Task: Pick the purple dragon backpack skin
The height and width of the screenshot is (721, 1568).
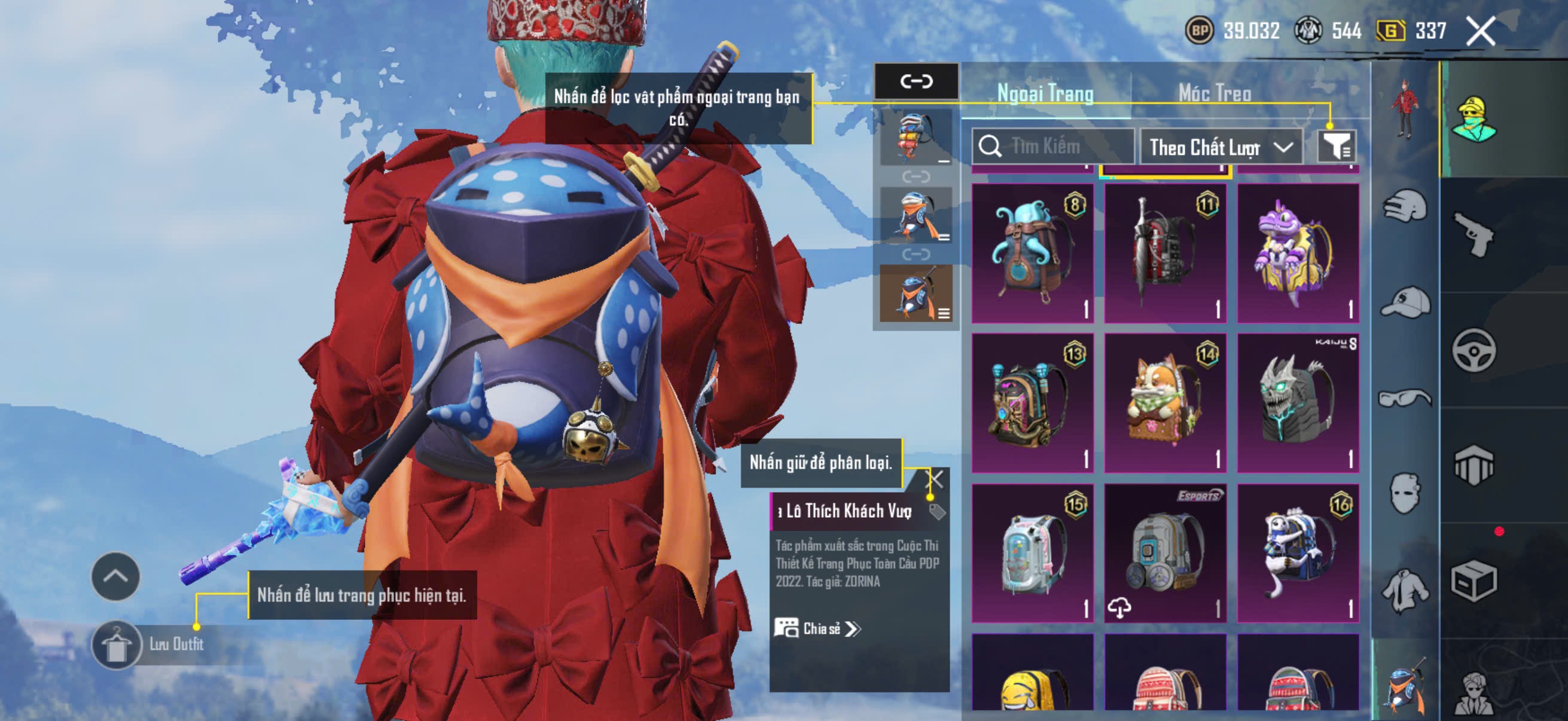Action: click(1298, 253)
